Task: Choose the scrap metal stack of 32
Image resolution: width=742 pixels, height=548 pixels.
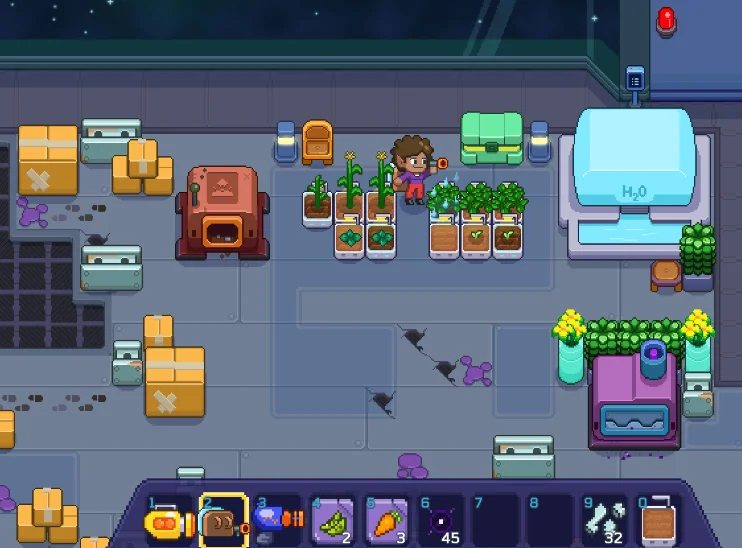Action: [x=604, y=522]
